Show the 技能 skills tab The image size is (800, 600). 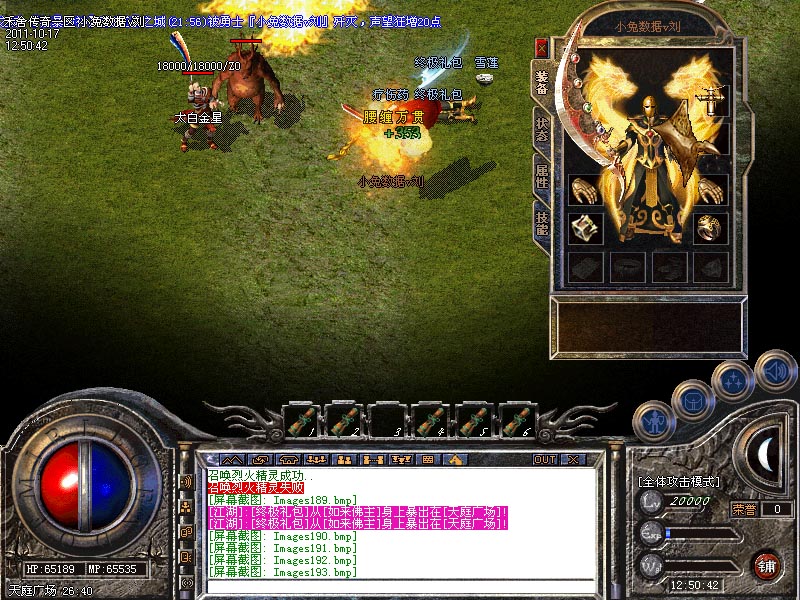(541, 222)
